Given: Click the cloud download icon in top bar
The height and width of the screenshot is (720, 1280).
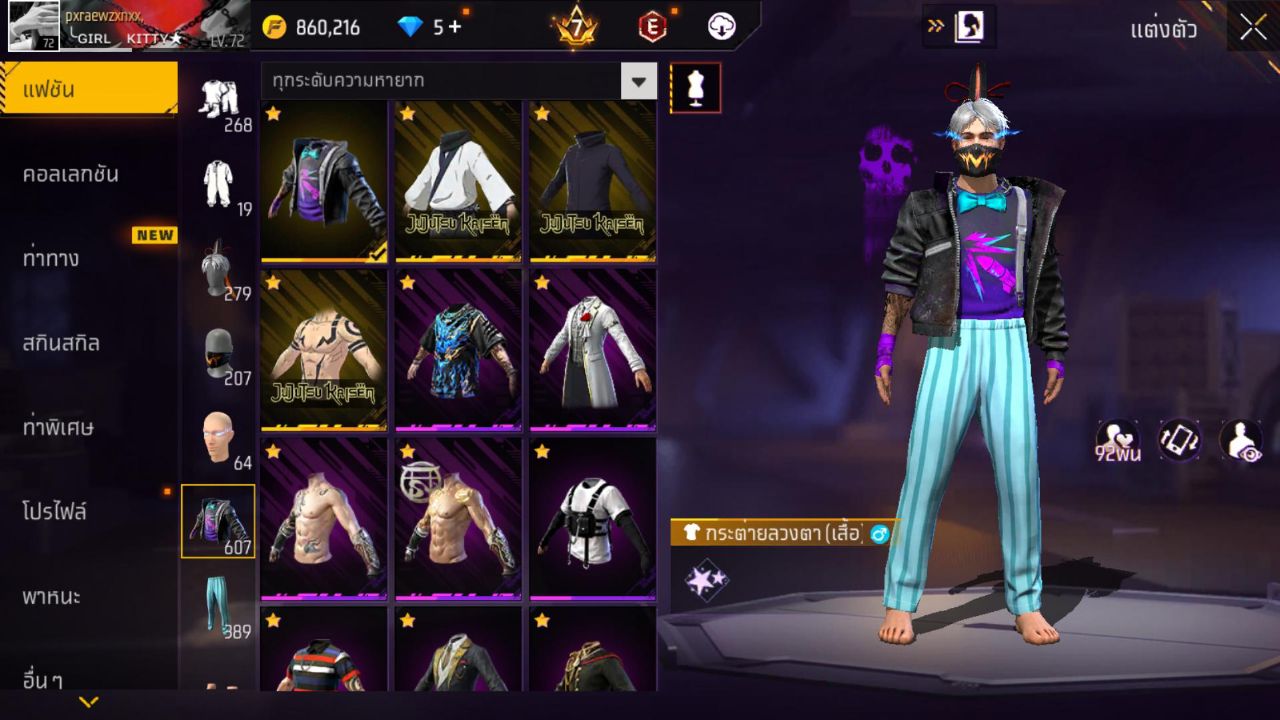Looking at the screenshot, I should point(720,27).
